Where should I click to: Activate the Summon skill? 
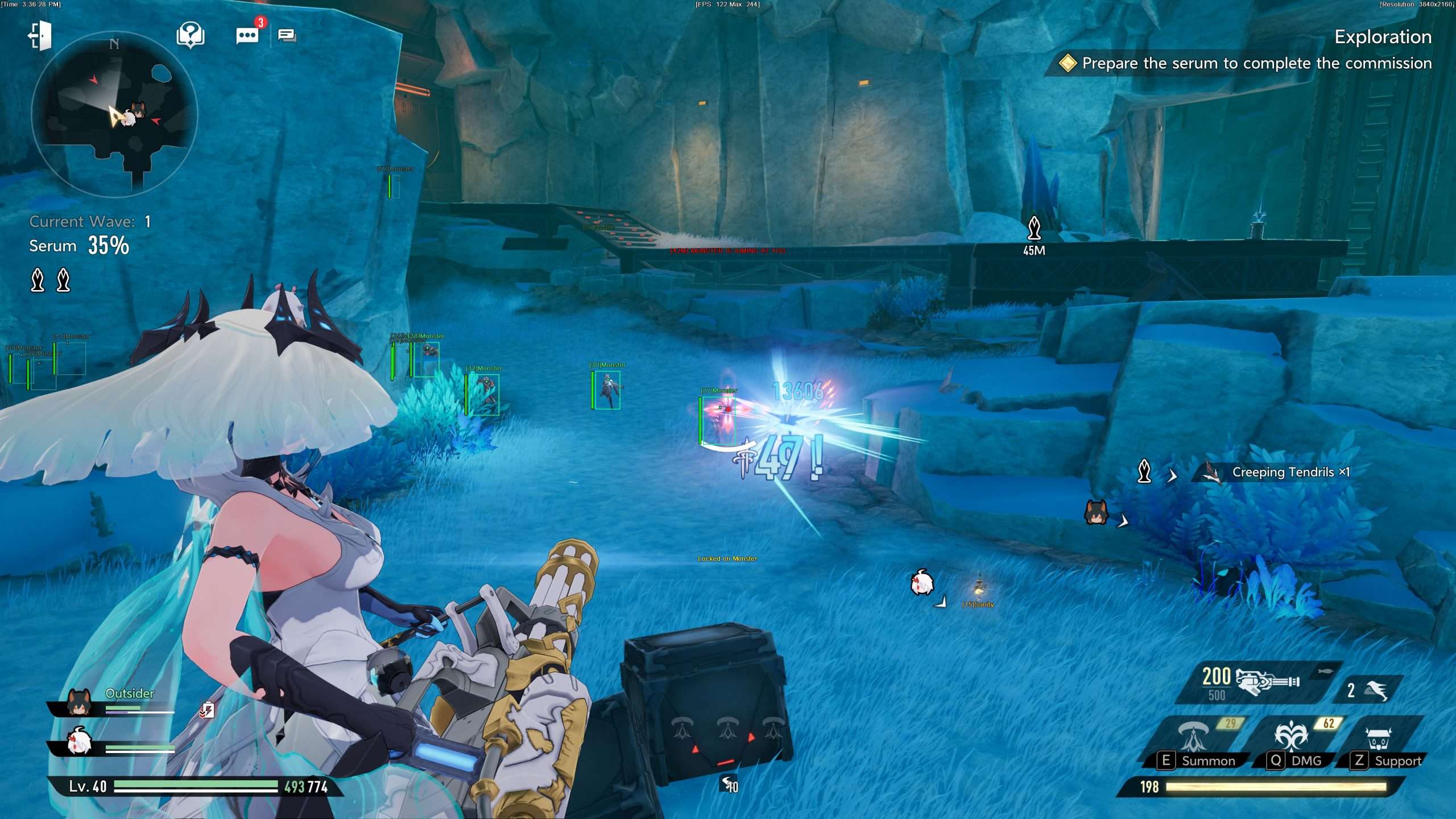tap(1193, 737)
